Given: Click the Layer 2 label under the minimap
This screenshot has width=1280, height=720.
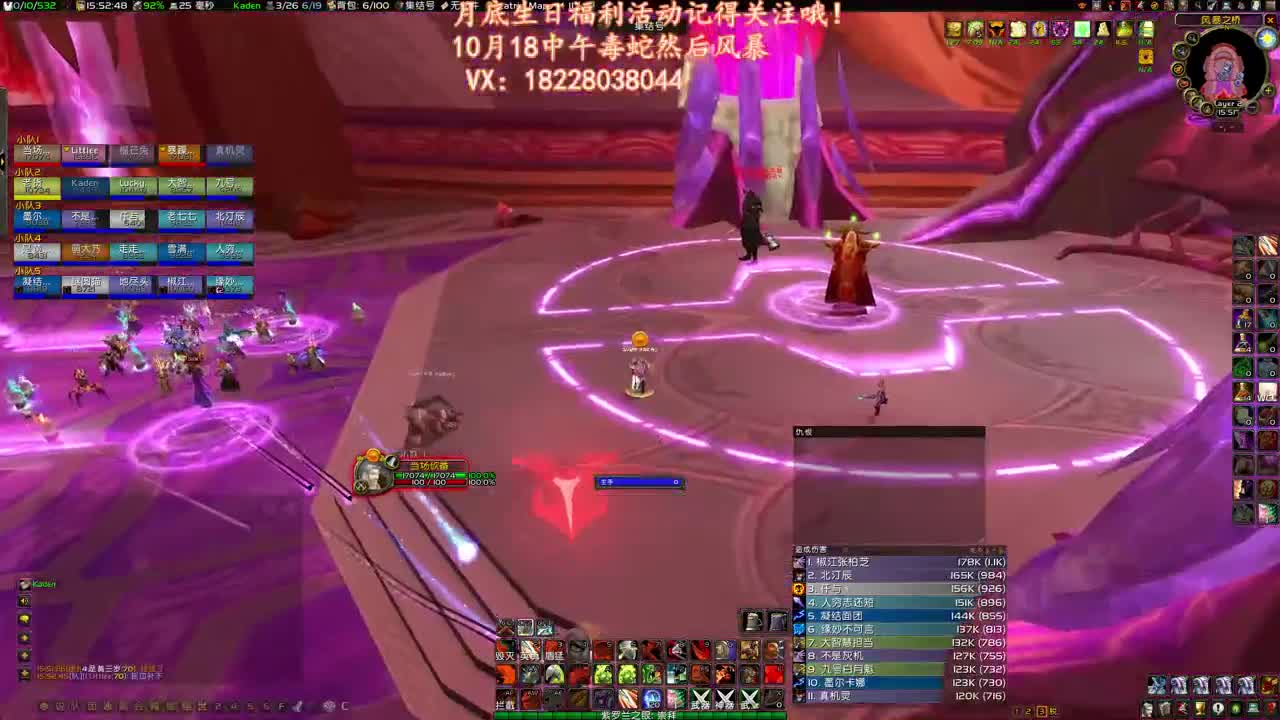Looking at the screenshot, I should [x=1228, y=104].
